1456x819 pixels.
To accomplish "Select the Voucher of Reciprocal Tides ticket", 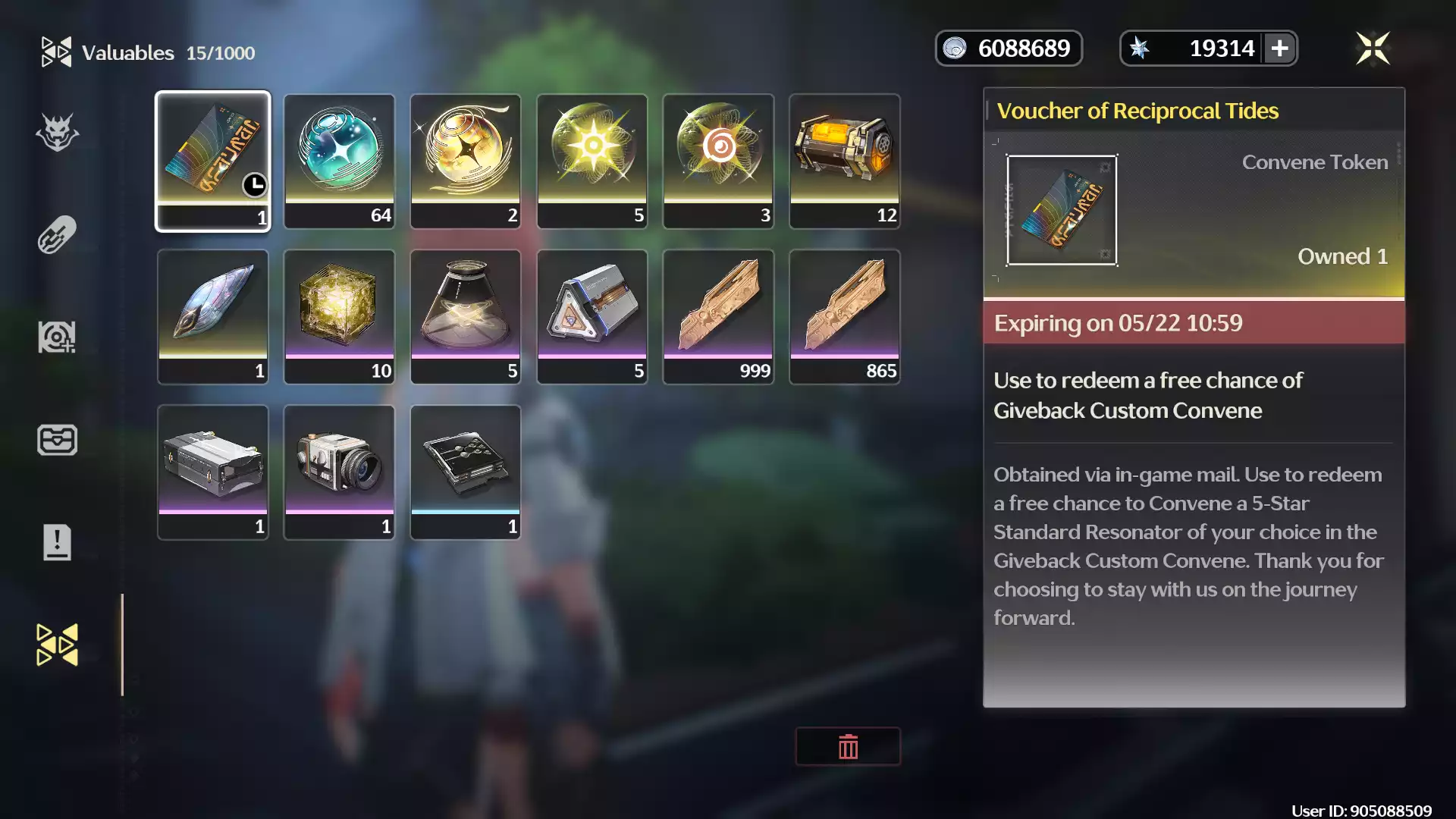I will (213, 160).
